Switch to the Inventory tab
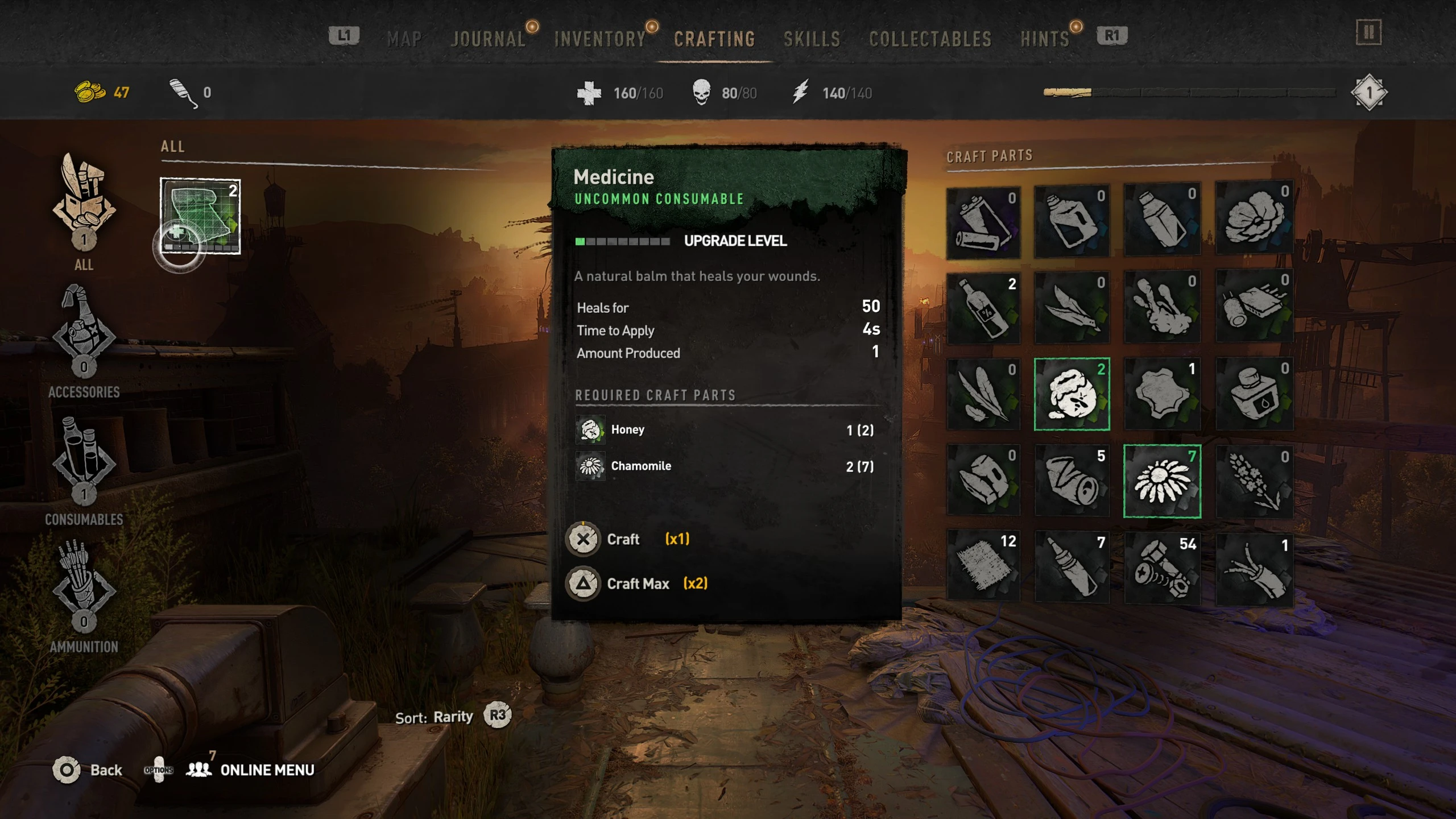The height and width of the screenshot is (819, 1456). coord(600,39)
